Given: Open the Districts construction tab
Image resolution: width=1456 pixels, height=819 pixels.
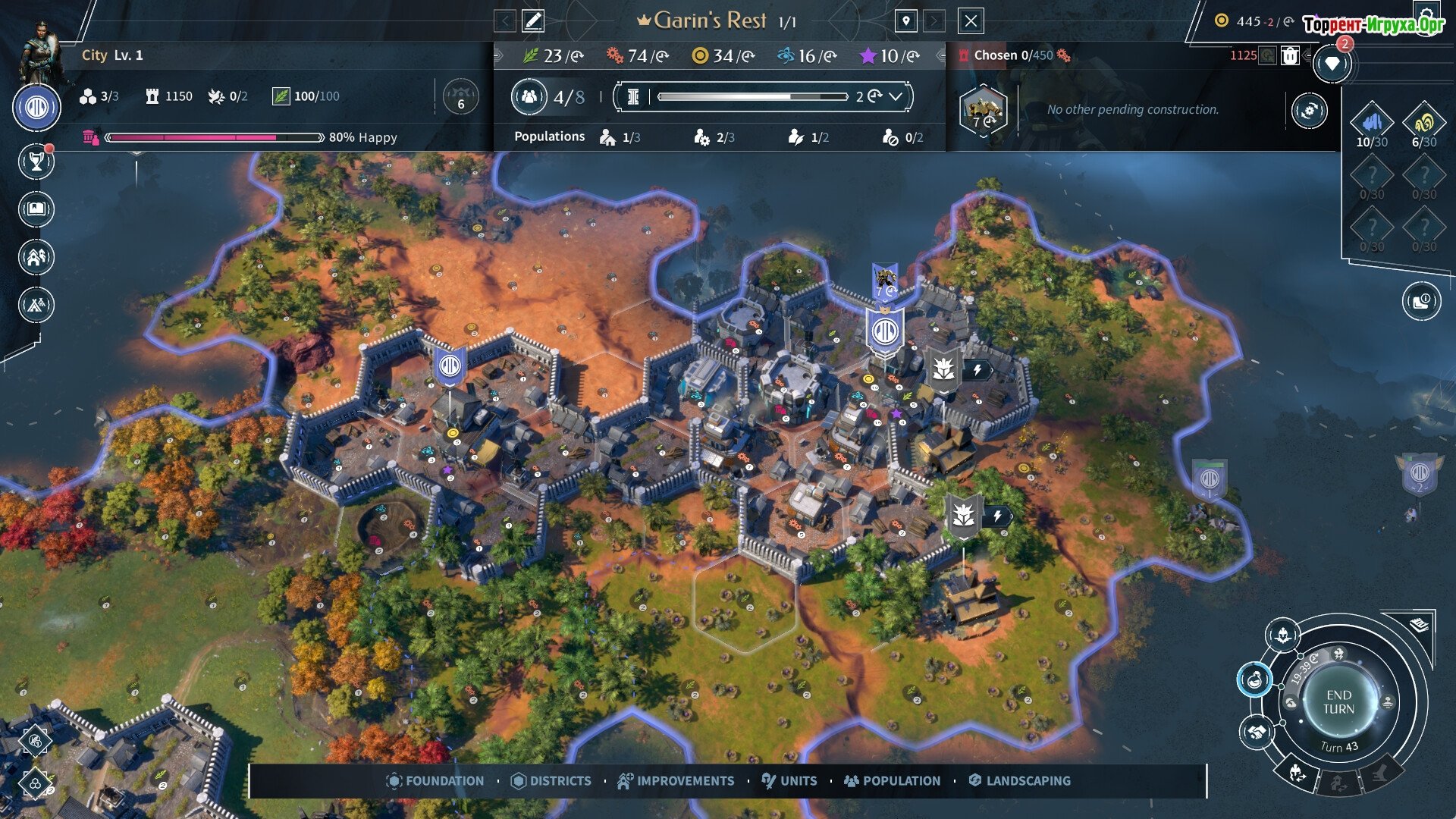Looking at the screenshot, I should tap(551, 780).
